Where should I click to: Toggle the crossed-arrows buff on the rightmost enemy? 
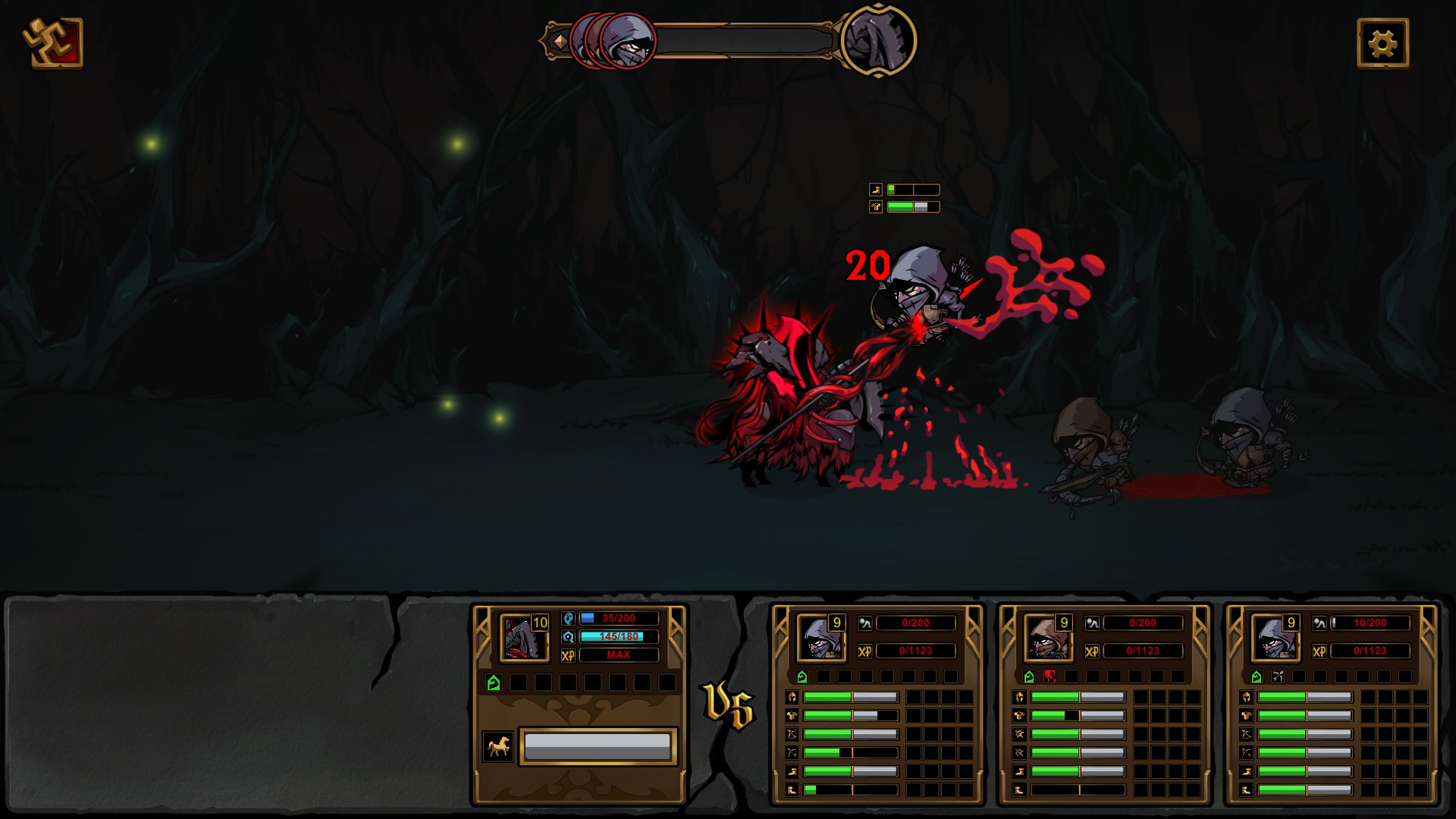coord(1277,676)
